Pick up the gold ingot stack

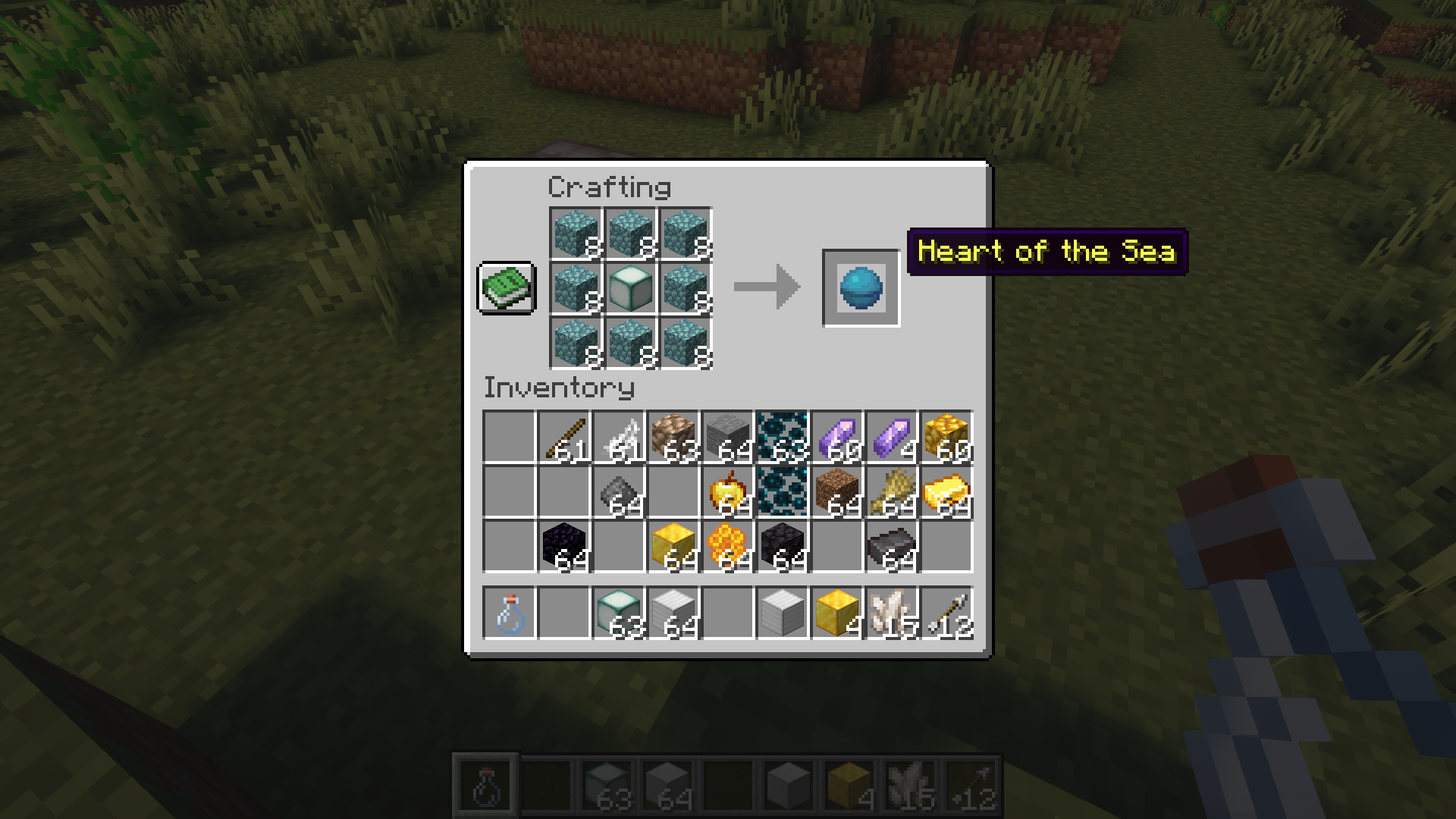[x=946, y=492]
